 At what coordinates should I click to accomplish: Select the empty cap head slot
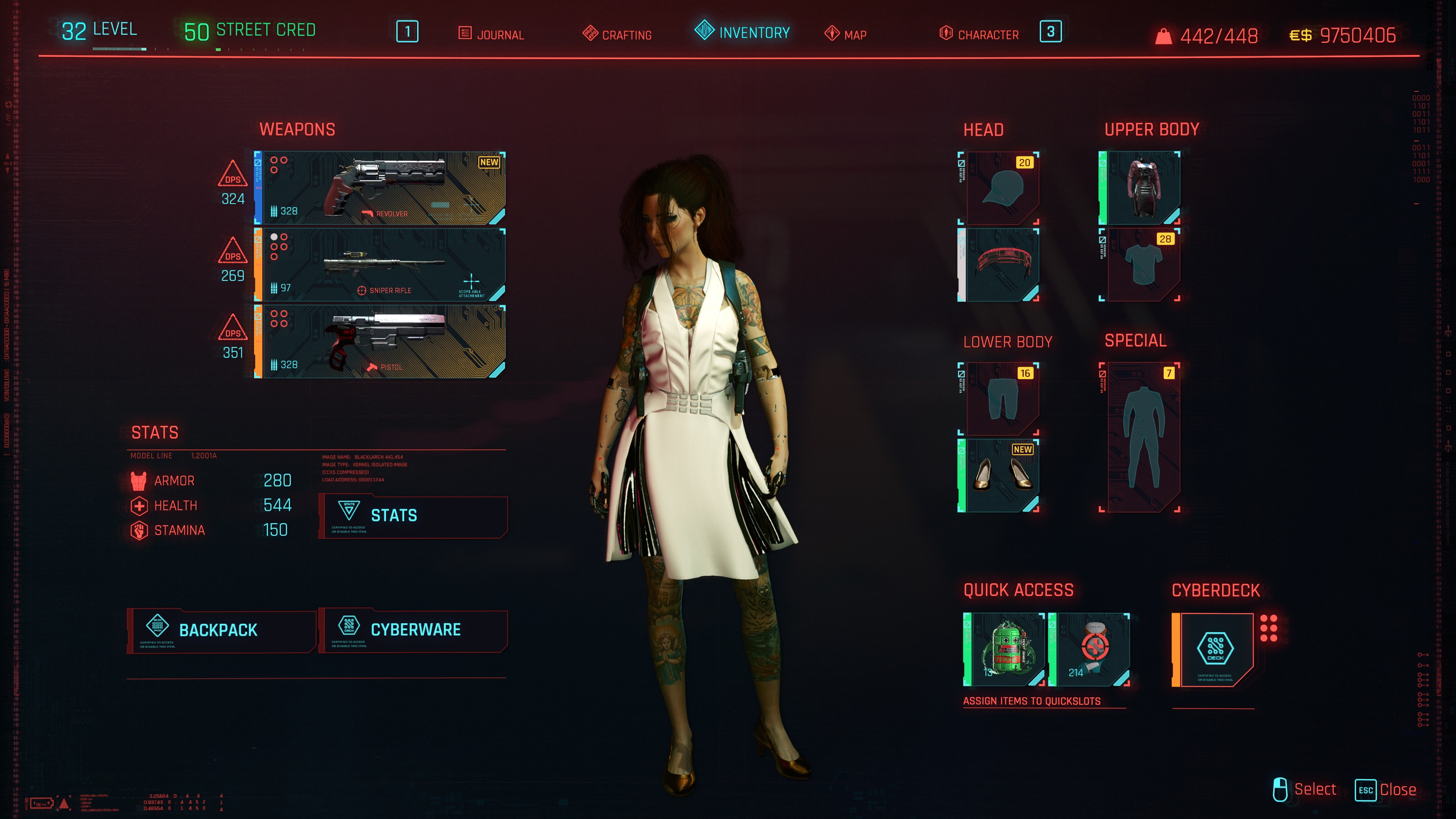click(999, 188)
